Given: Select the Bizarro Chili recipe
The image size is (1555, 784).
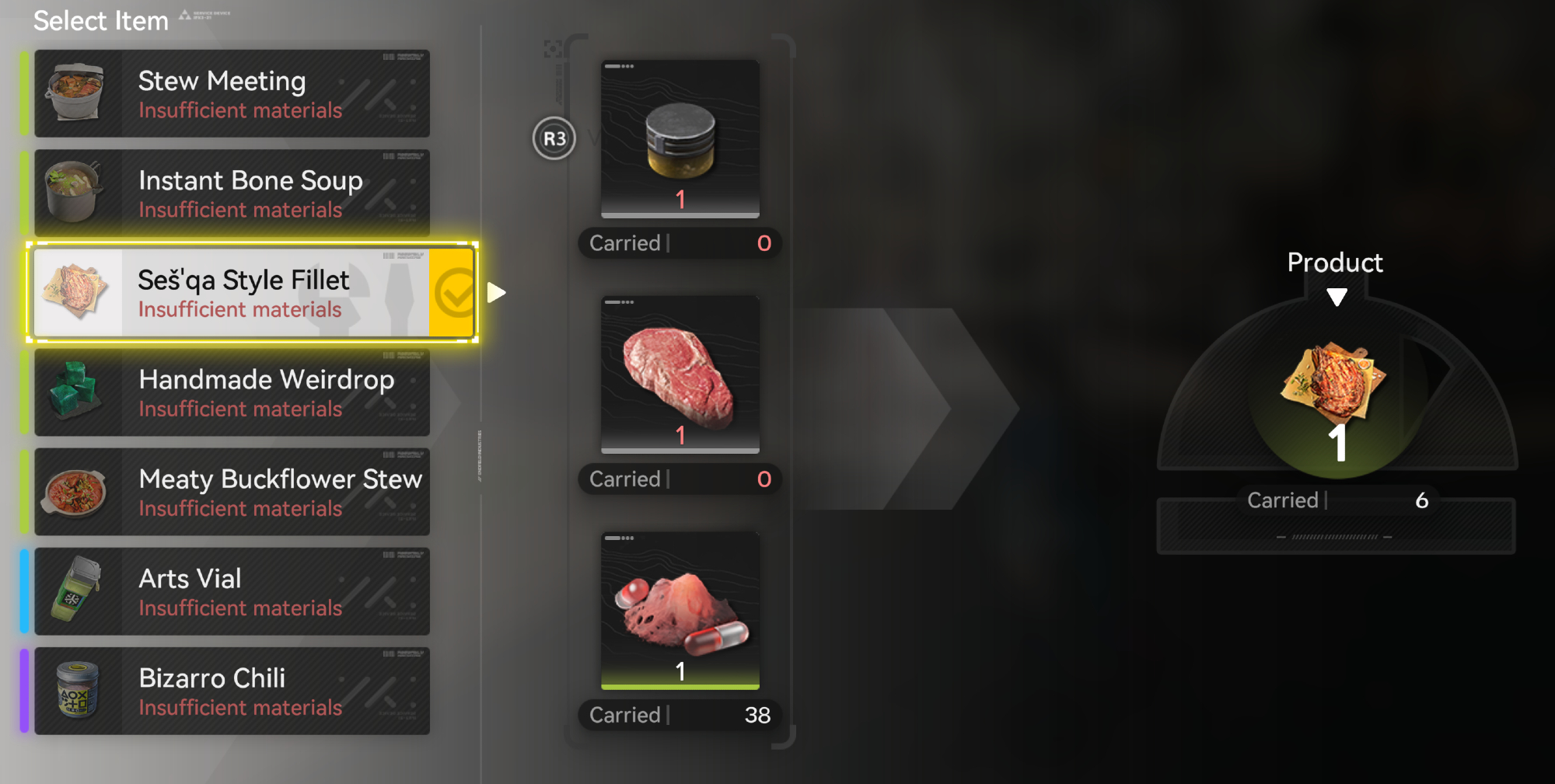Looking at the screenshot, I should point(232,691).
